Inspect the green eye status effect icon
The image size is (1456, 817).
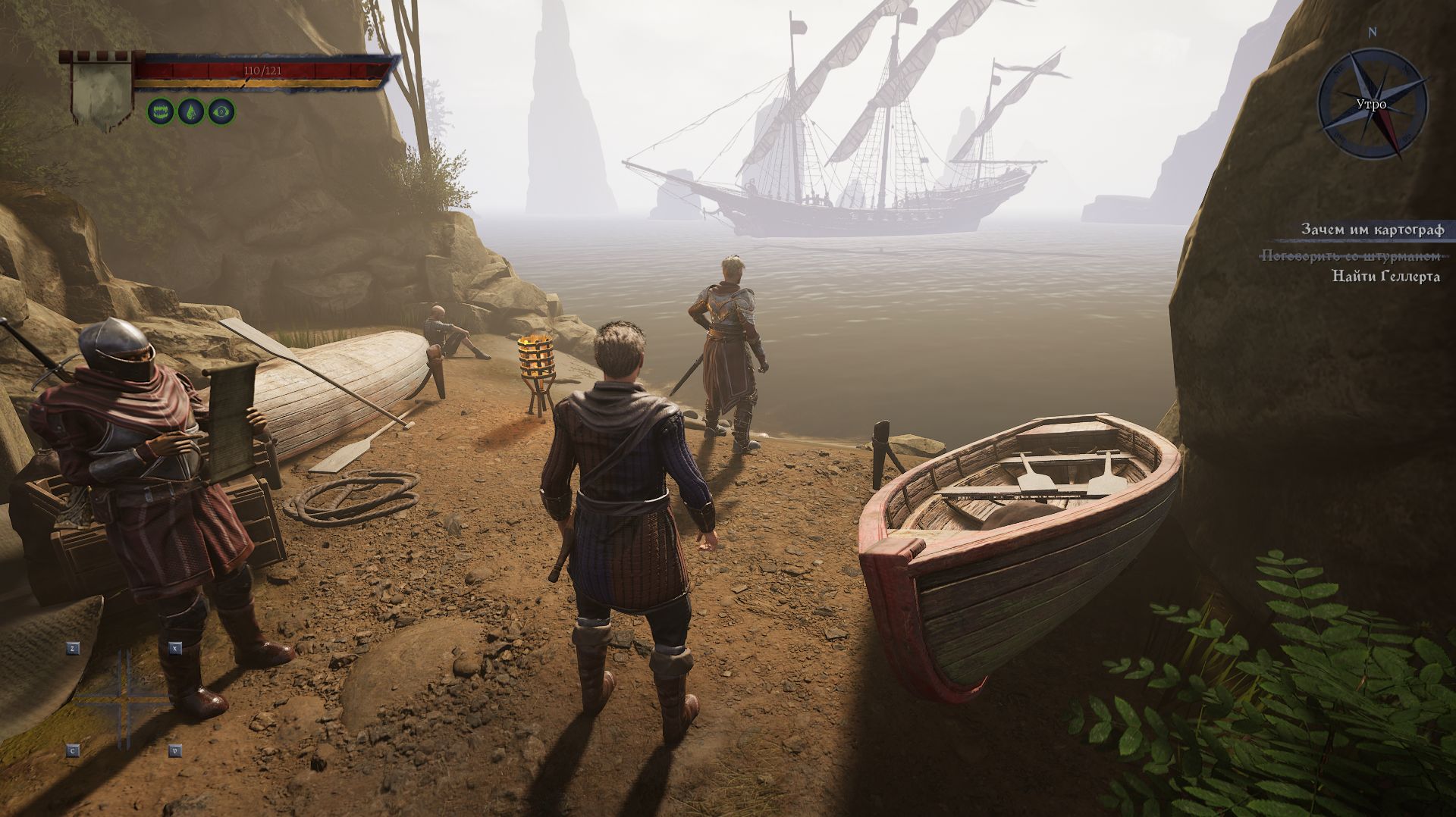[221, 112]
